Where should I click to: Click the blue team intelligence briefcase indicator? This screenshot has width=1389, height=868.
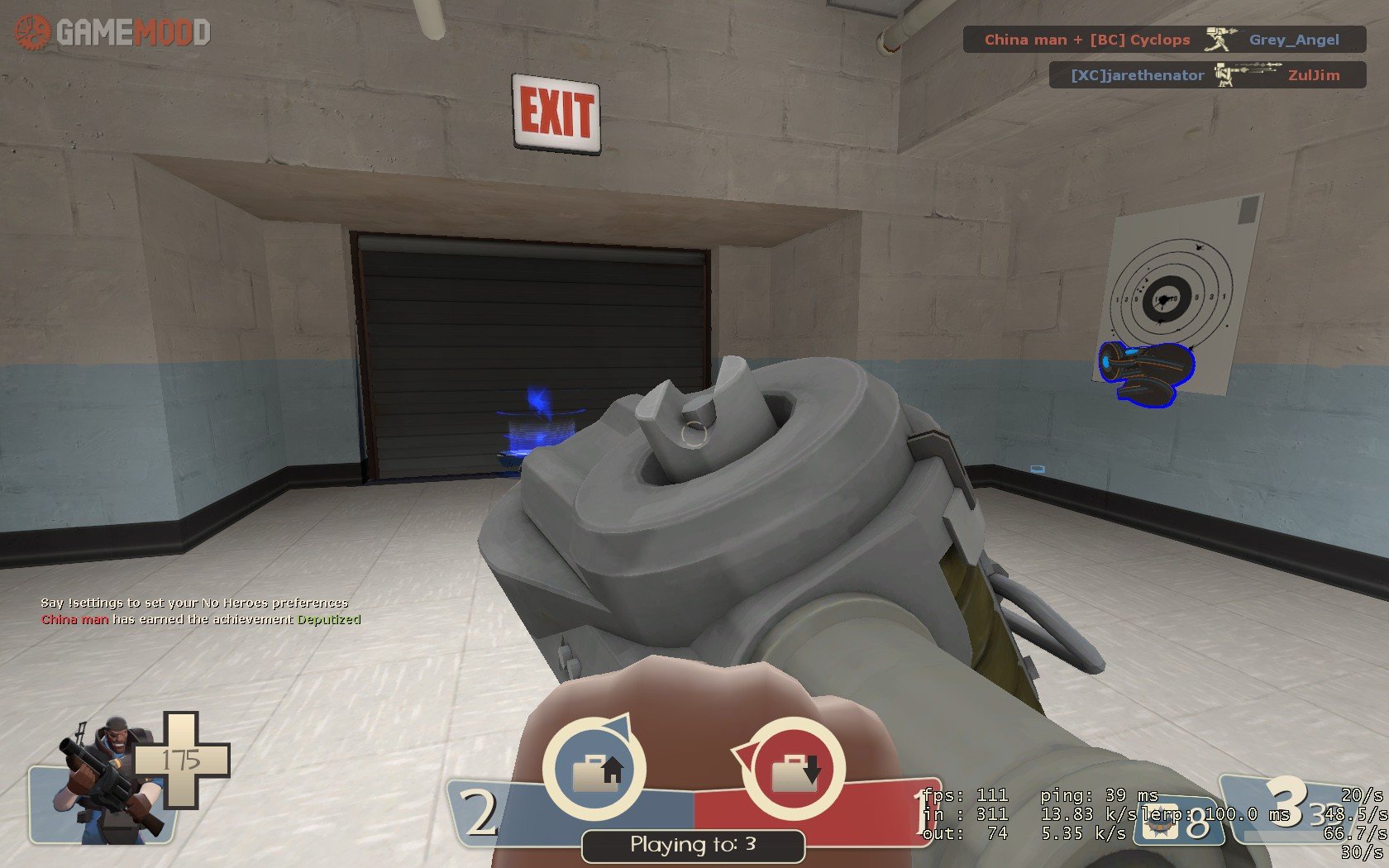tap(594, 770)
